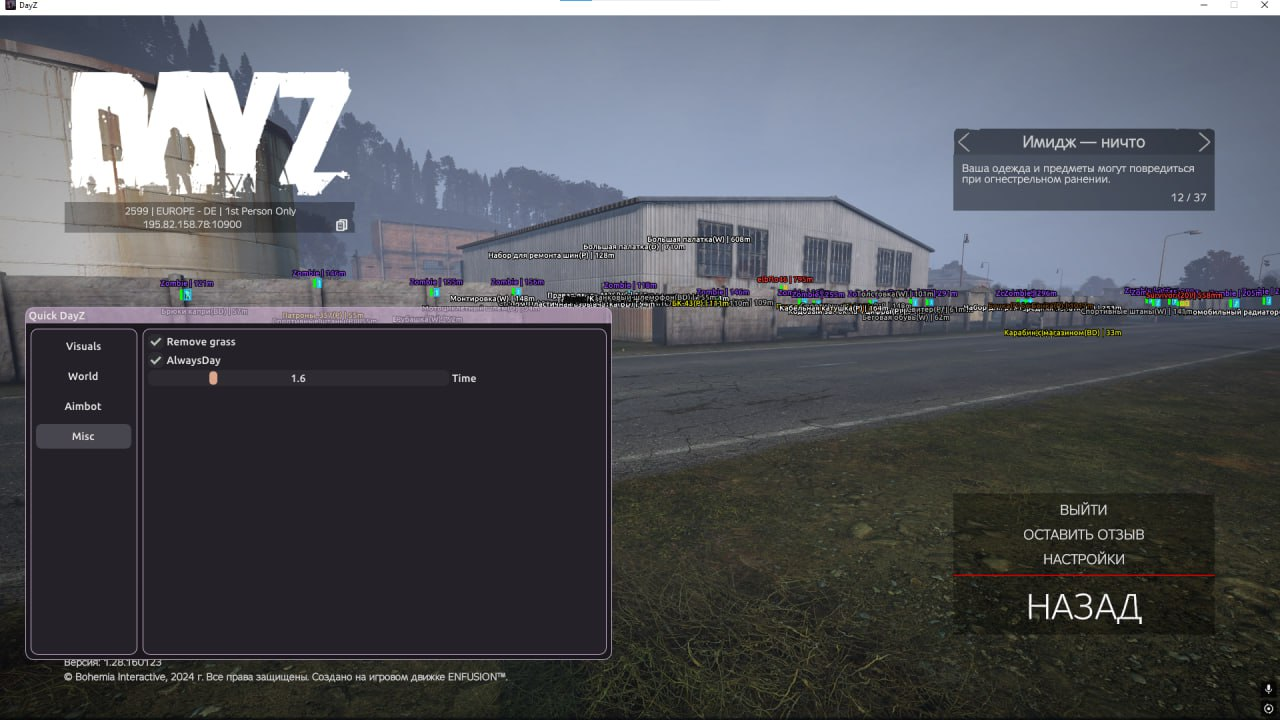Show the next tip with the right arrow

tap(1204, 142)
